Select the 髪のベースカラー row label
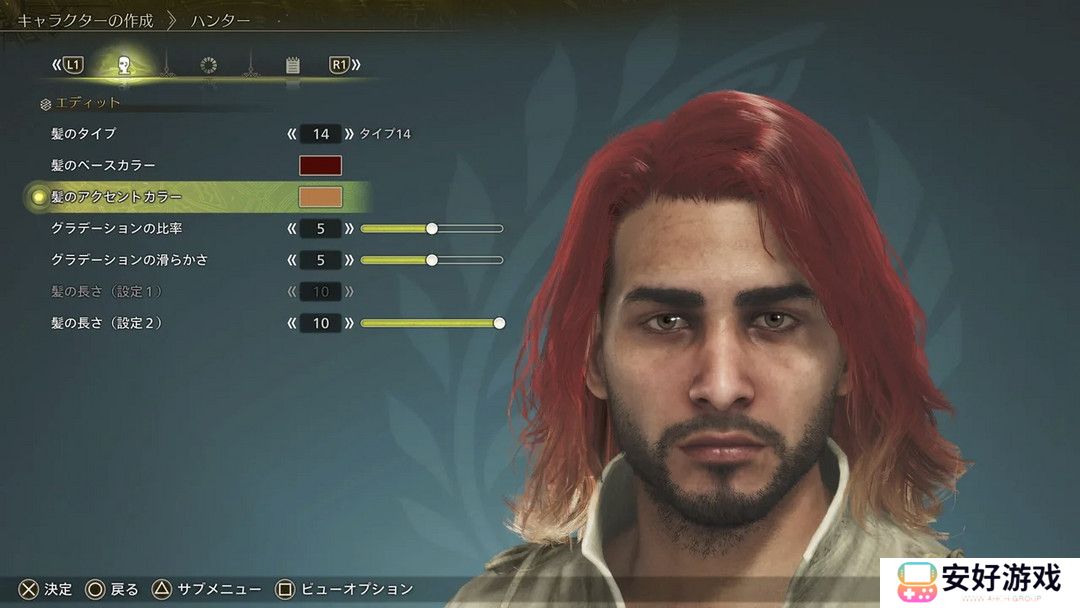The height and width of the screenshot is (608, 1080). [103, 166]
